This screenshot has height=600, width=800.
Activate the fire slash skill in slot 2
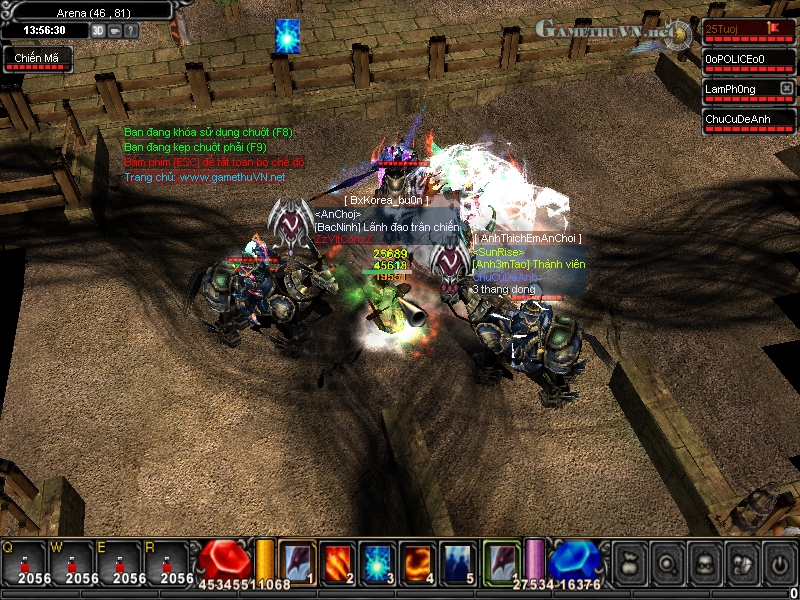pos(337,560)
